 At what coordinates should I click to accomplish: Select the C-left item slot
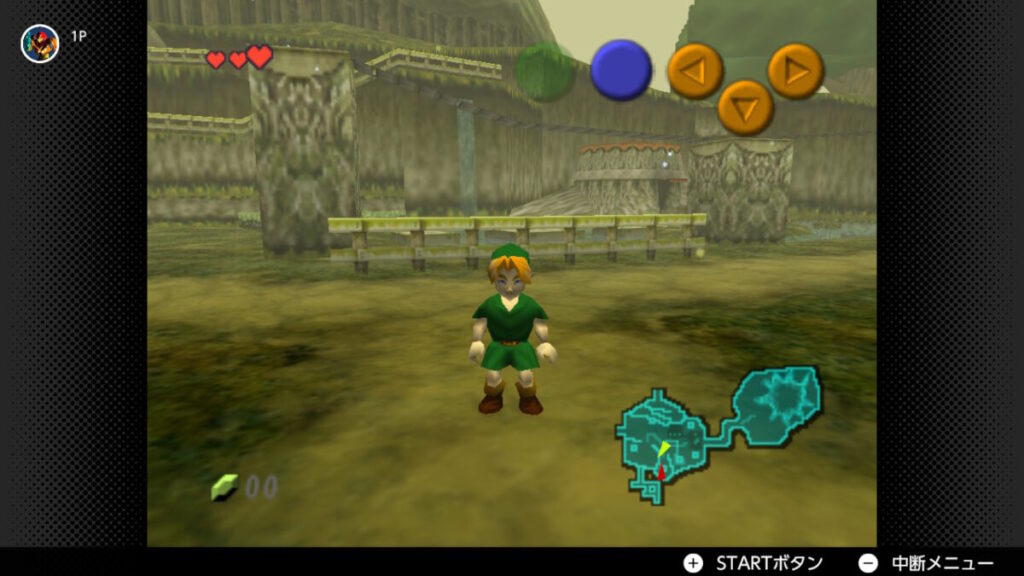pyautogui.click(x=695, y=72)
